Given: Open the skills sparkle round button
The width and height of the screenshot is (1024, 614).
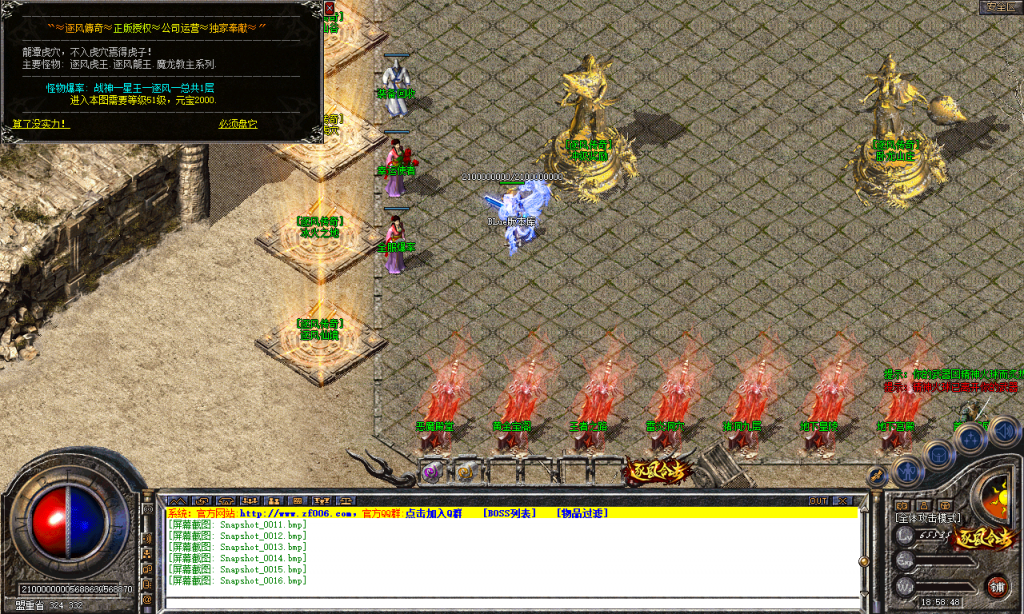Looking at the screenshot, I should click(972, 436).
